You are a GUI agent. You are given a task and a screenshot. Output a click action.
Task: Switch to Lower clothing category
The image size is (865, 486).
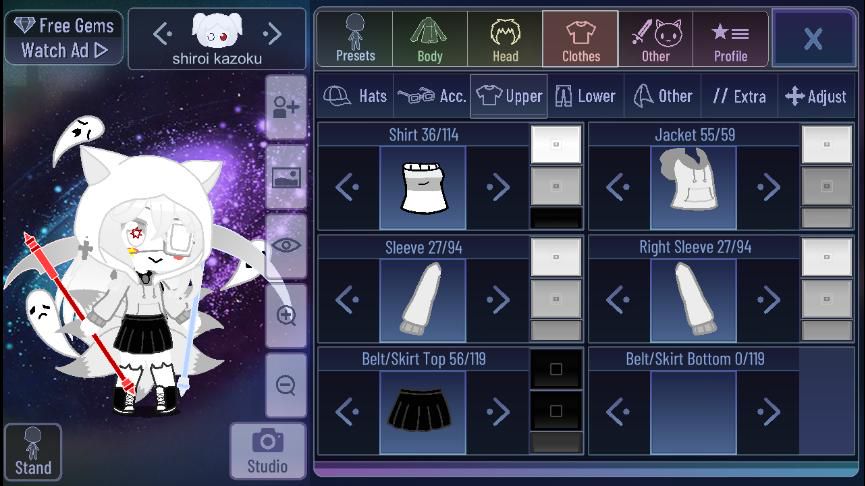[x=586, y=96]
